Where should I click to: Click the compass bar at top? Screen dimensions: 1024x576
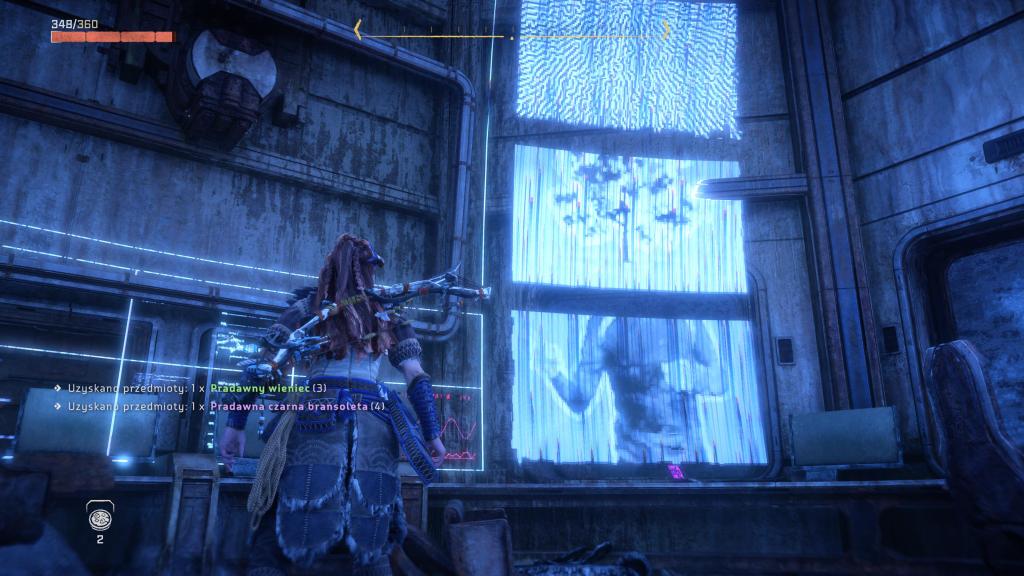tap(511, 33)
